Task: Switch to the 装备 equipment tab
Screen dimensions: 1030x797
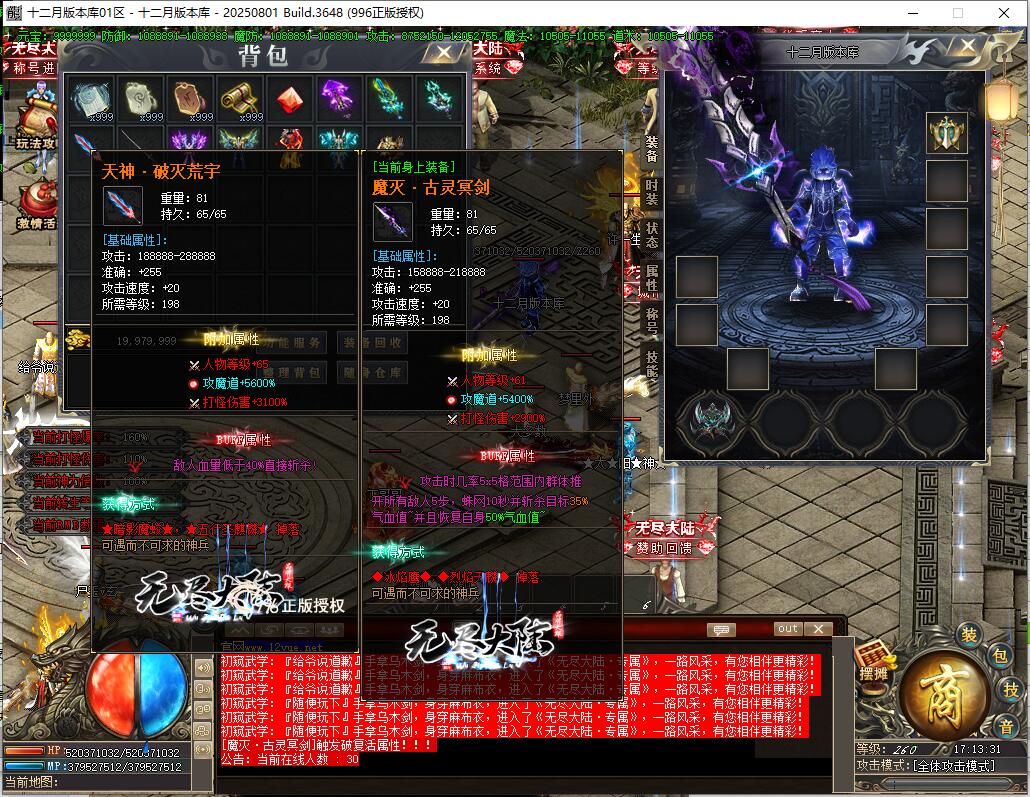Action: 652,149
